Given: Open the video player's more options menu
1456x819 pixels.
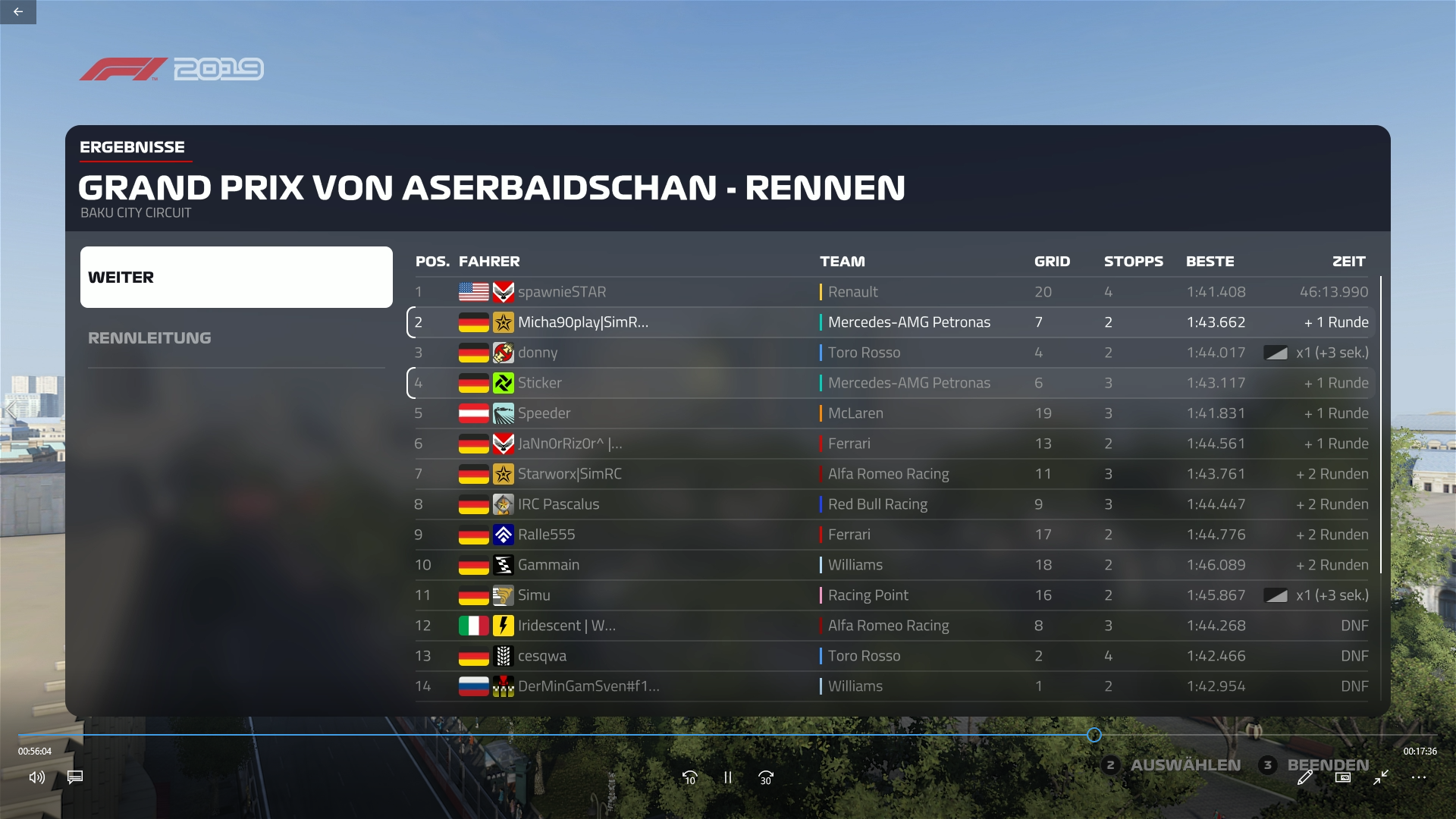Looking at the screenshot, I should click(1419, 777).
